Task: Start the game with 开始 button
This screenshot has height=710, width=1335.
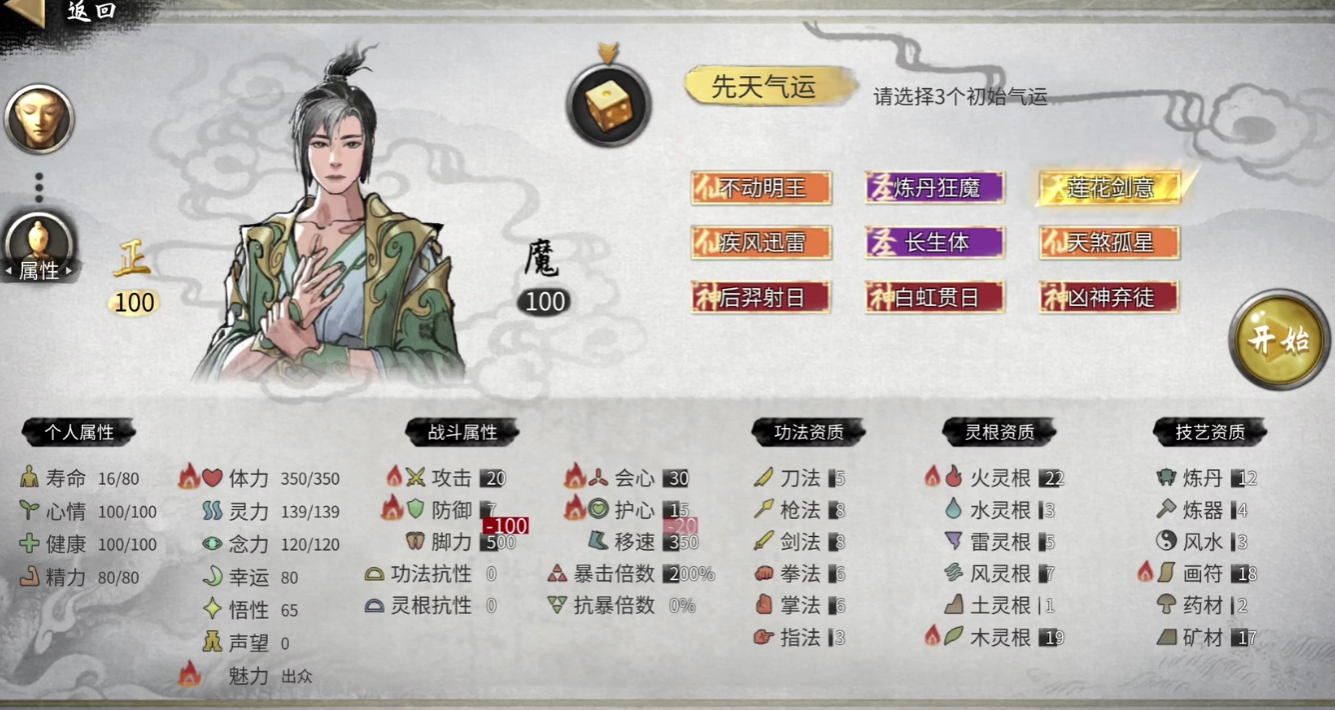Action: click(1279, 339)
